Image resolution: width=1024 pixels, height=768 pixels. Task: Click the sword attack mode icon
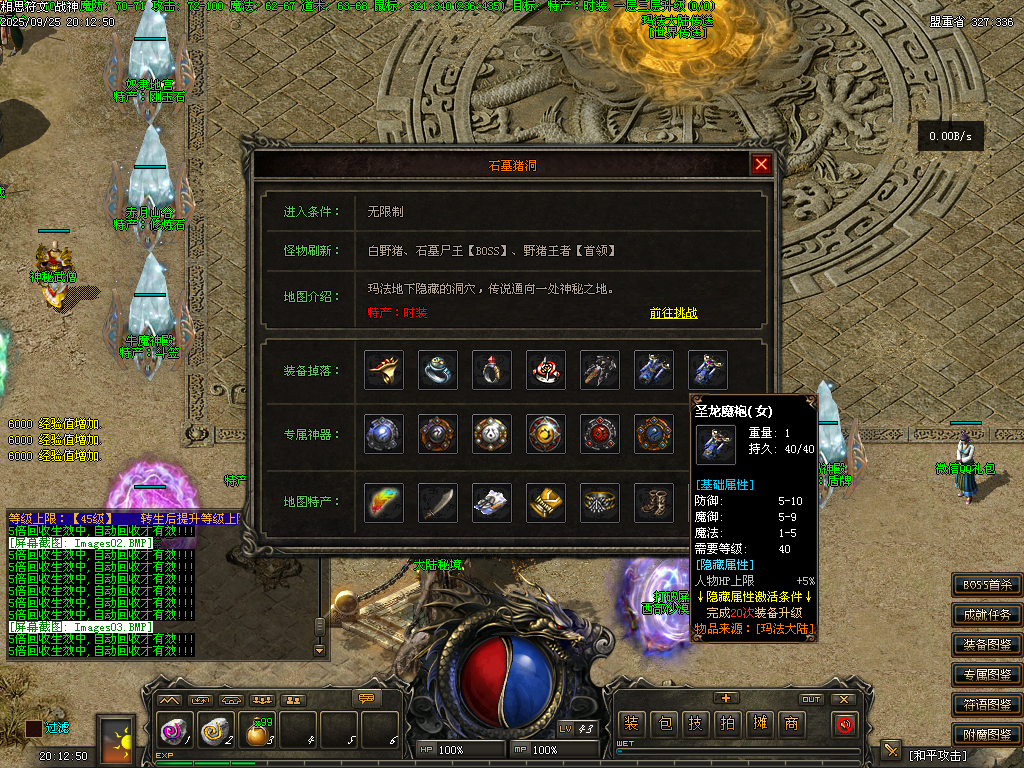(891, 751)
